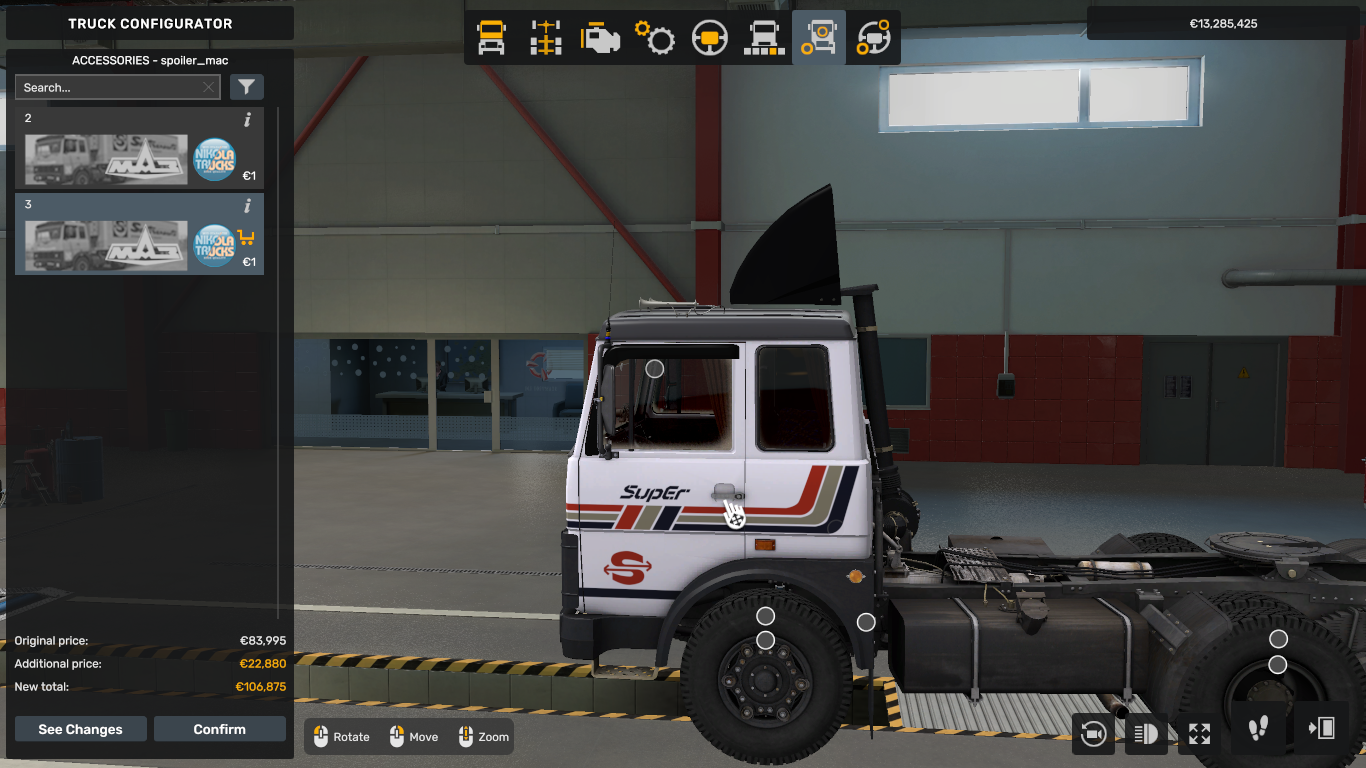
Task: Toggle the truck headlights
Action: coord(1146,734)
